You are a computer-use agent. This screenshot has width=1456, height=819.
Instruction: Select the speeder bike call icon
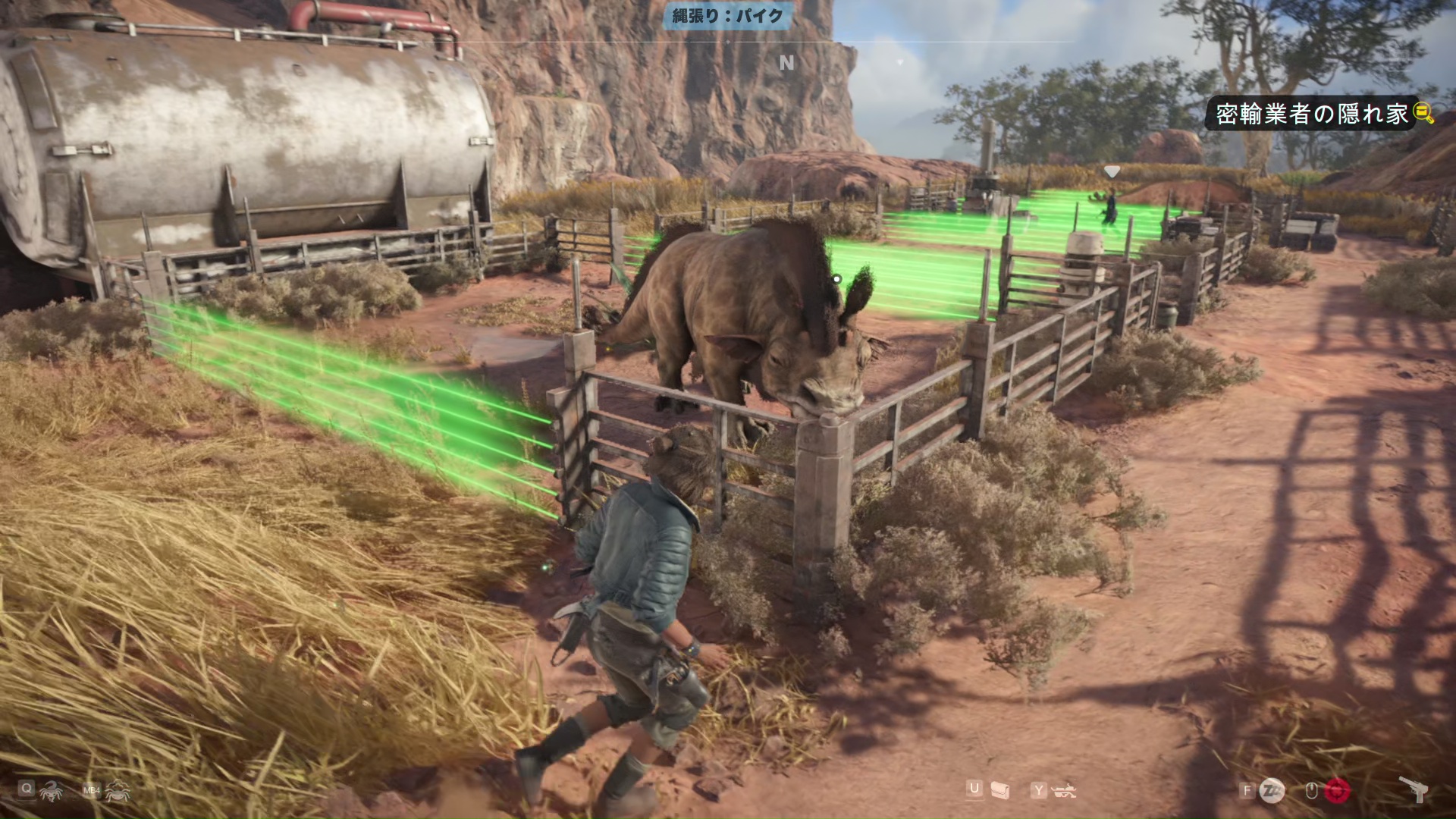tap(1065, 791)
